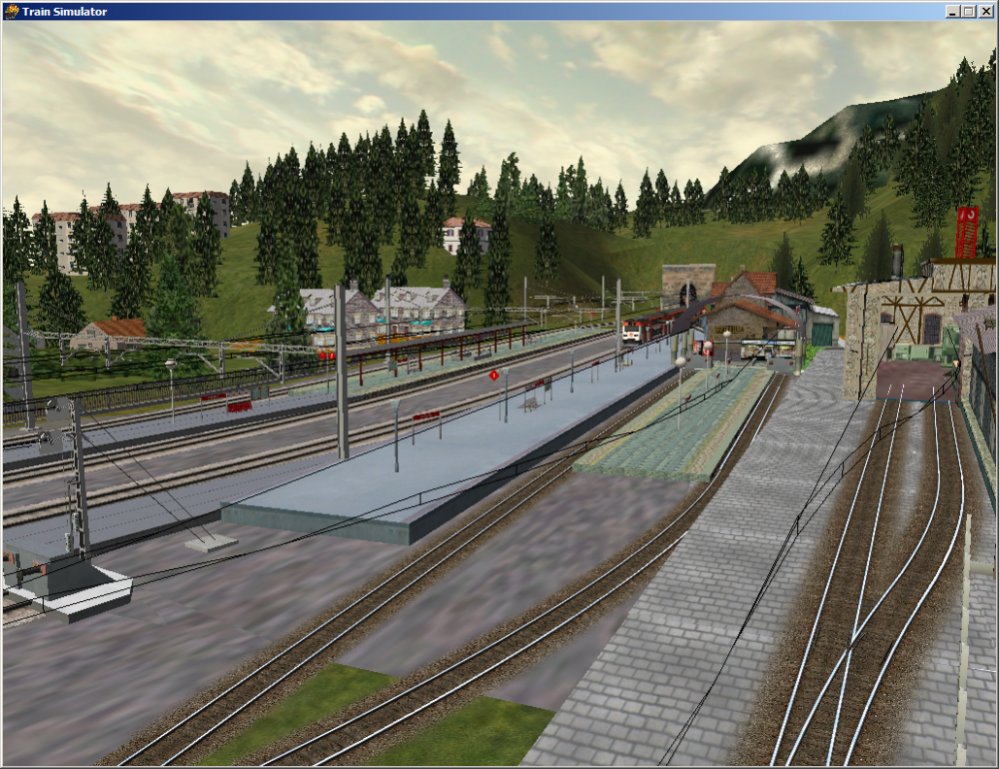Minimize the Train Simulator window
Screen dimensions: 999x769
pyautogui.click(x=952, y=11)
